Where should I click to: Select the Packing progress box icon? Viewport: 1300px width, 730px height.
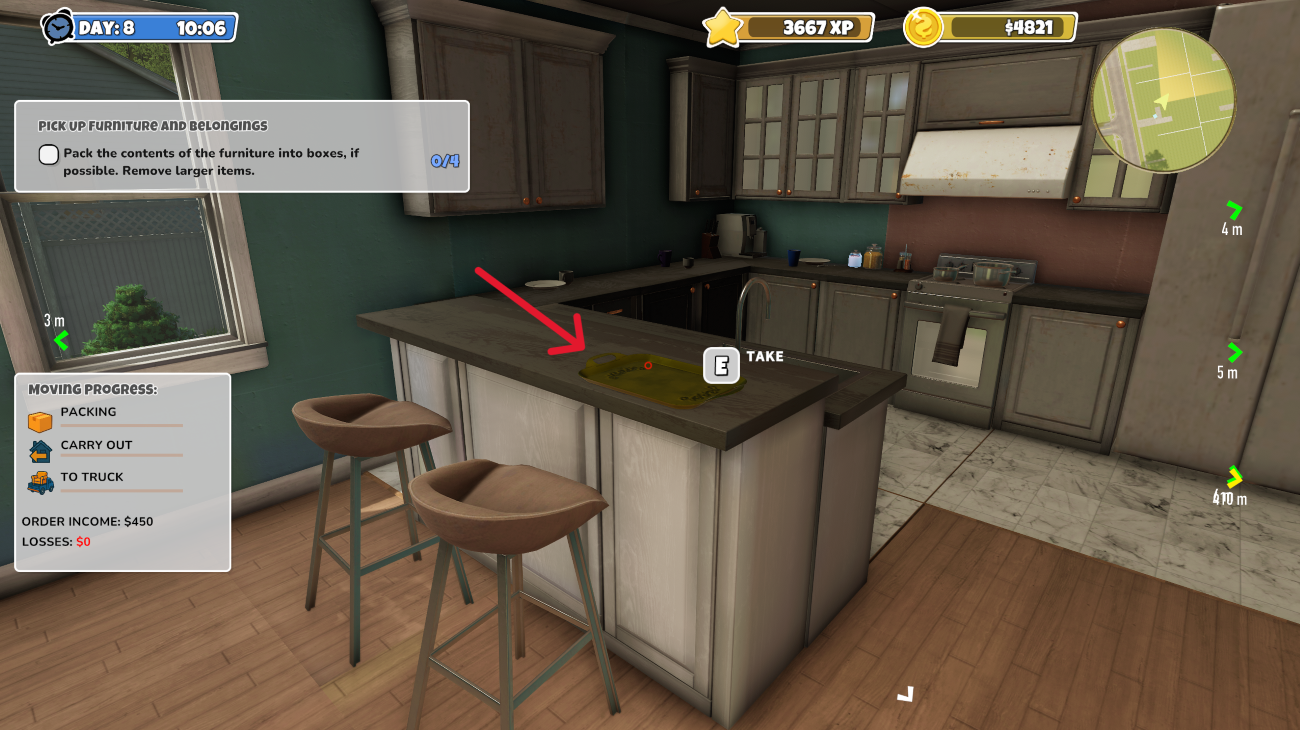pos(40,421)
